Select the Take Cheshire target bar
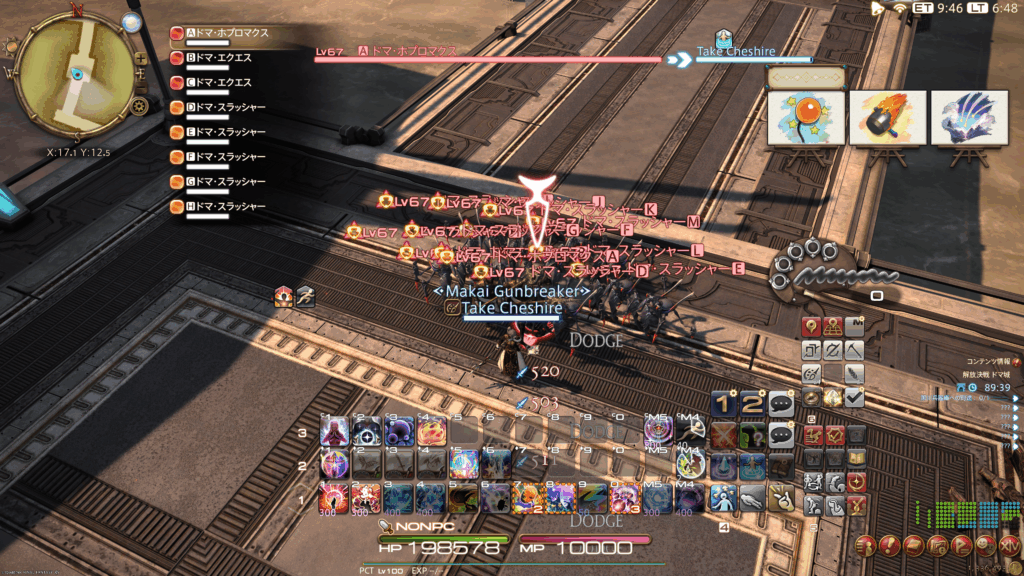This screenshot has height=576, width=1024. click(x=754, y=58)
